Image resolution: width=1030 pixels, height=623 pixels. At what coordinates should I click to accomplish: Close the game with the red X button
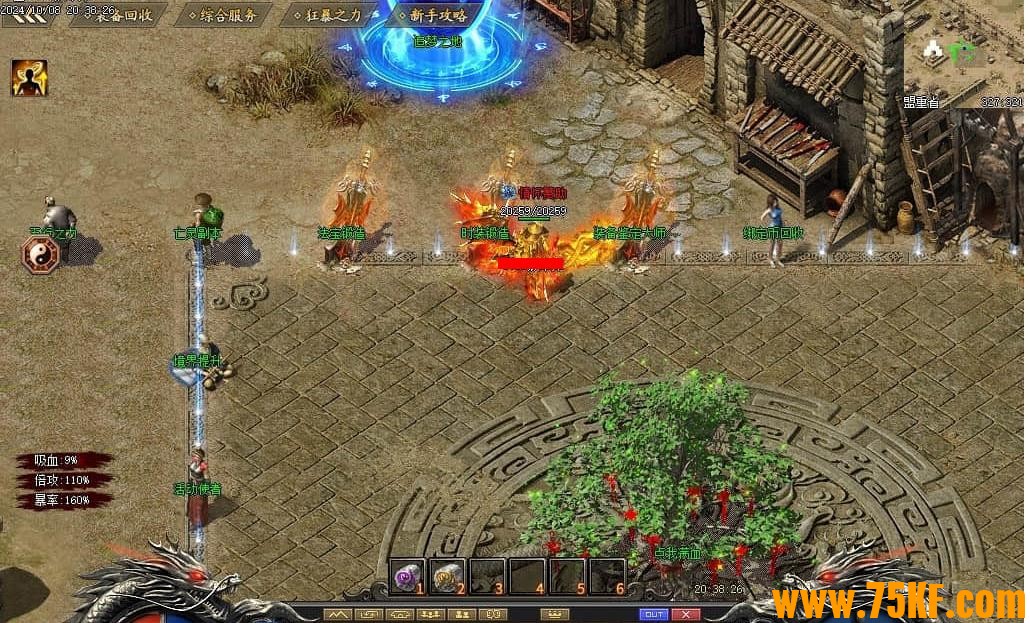pos(685,614)
